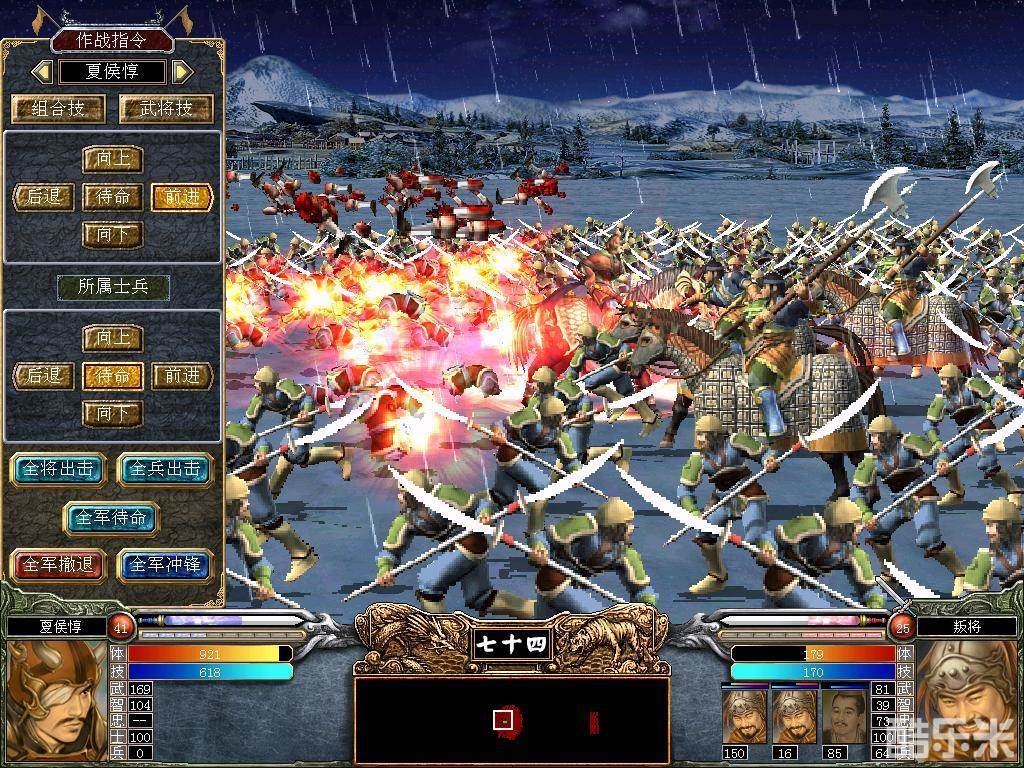Select 向下 under the 所属士兵 section
The height and width of the screenshot is (768, 1024).
pyautogui.click(x=113, y=412)
